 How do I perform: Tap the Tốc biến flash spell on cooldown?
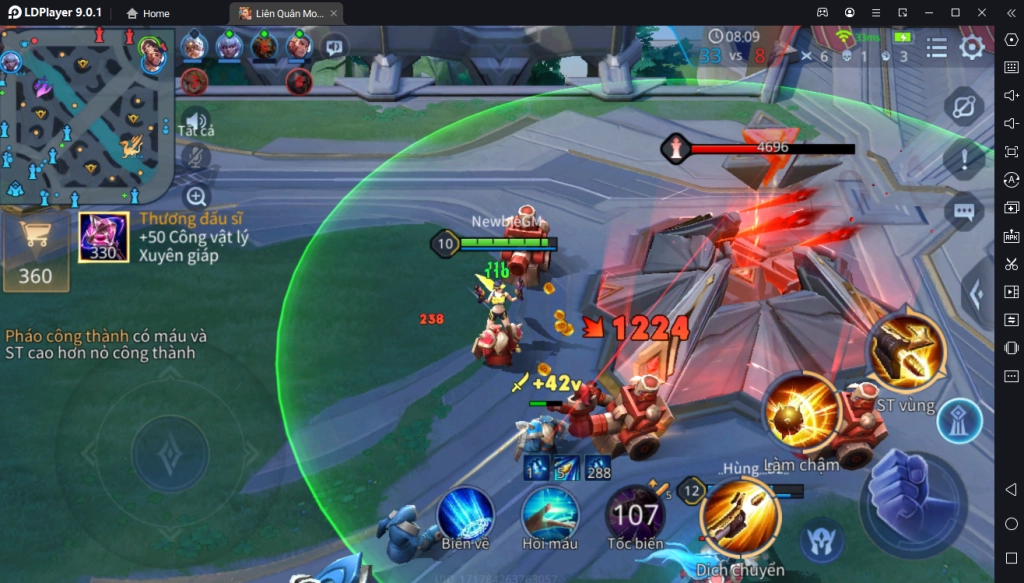[x=635, y=514]
